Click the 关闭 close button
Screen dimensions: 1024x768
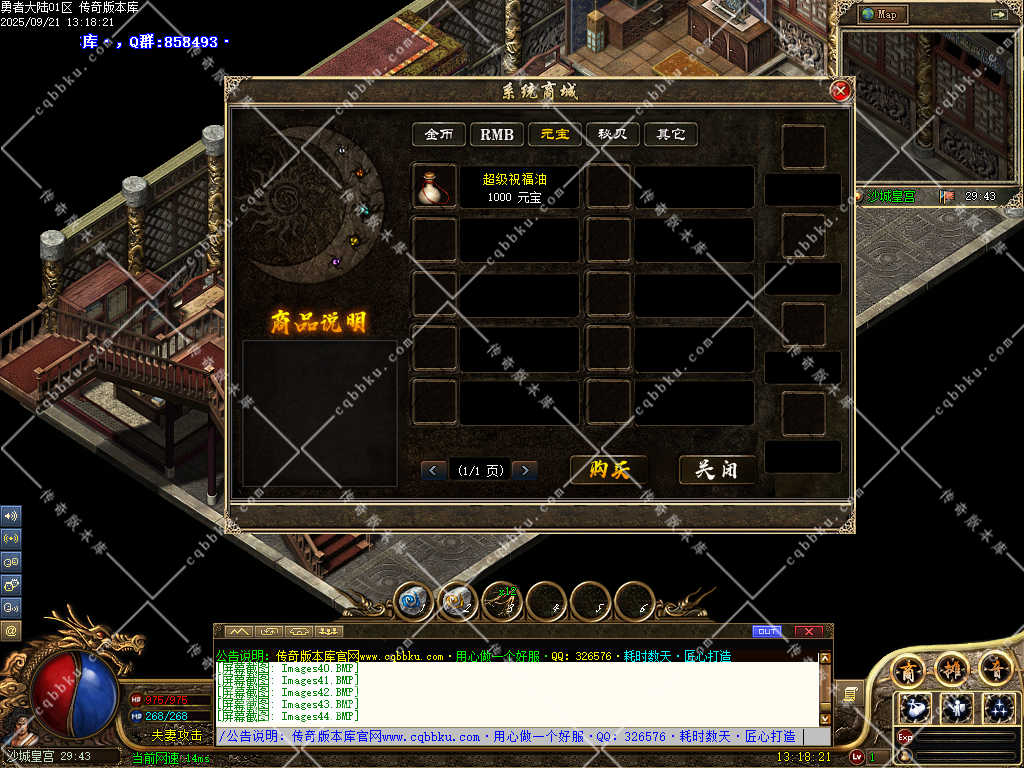click(717, 470)
